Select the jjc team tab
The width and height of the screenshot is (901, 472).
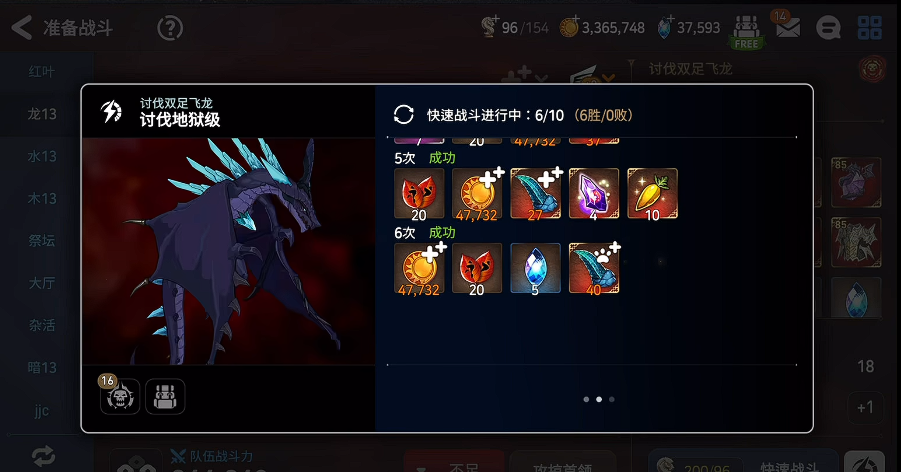pyautogui.click(x=42, y=409)
